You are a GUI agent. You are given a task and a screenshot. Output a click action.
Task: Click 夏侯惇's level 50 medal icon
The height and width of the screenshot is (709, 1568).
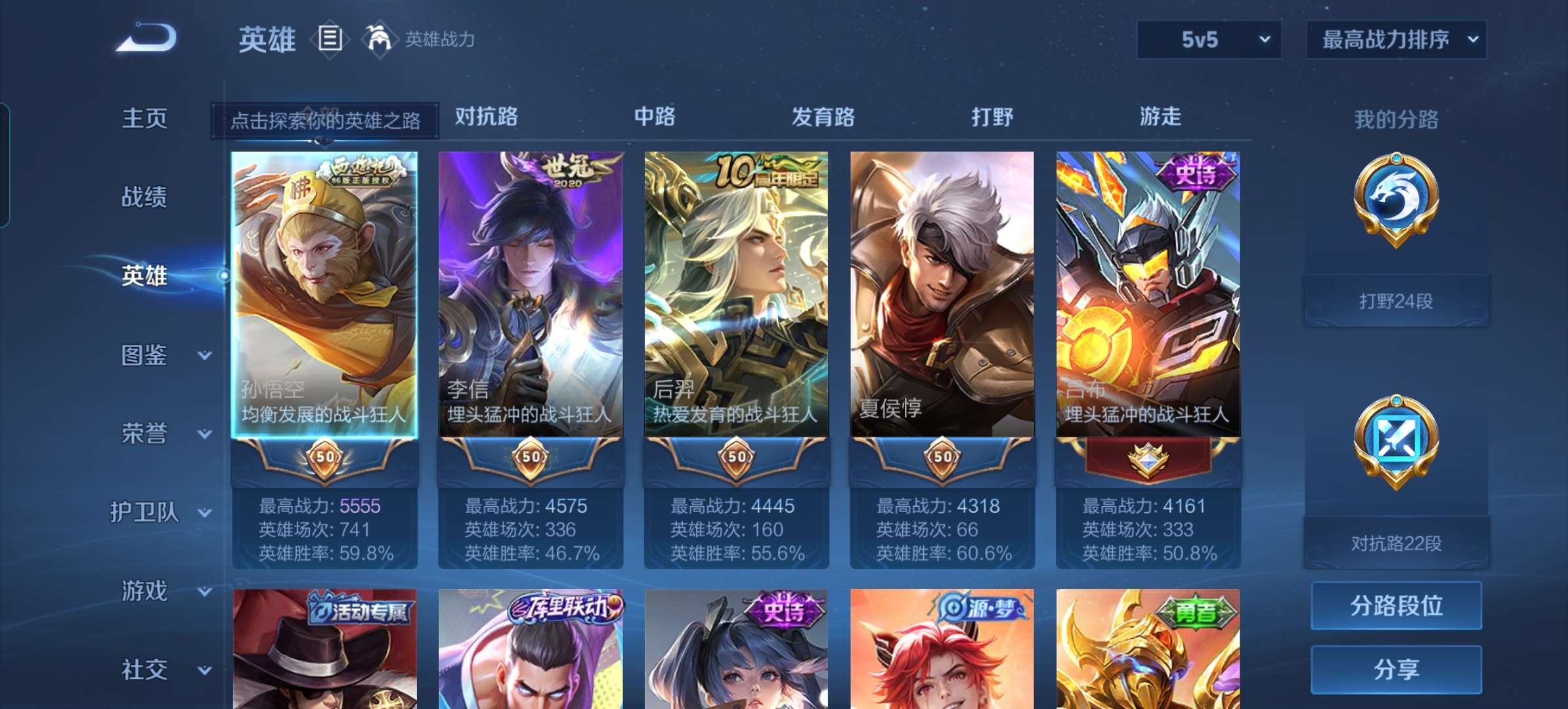pyautogui.click(x=943, y=459)
